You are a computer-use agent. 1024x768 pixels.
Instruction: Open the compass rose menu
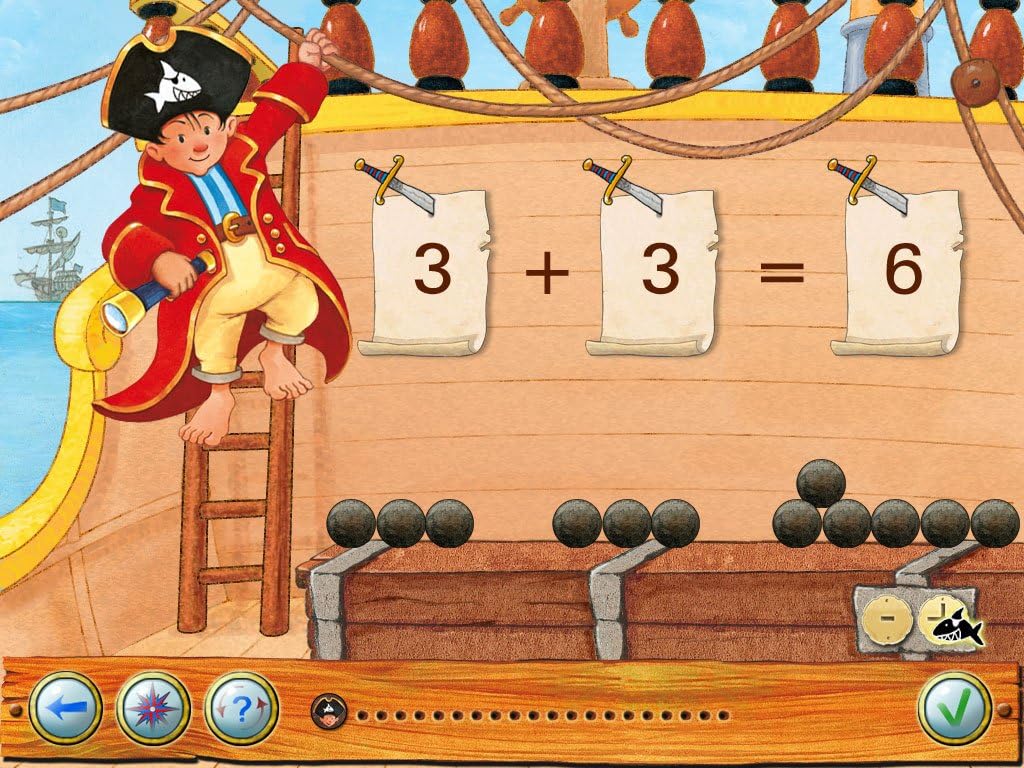coord(152,709)
